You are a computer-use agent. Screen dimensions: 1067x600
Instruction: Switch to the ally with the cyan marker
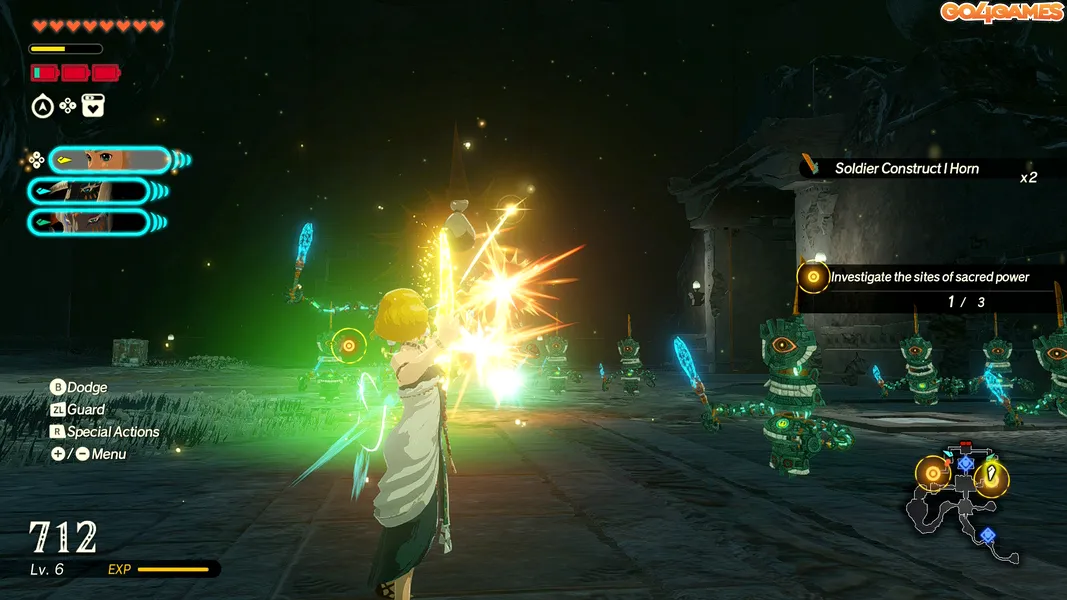click(x=90, y=191)
